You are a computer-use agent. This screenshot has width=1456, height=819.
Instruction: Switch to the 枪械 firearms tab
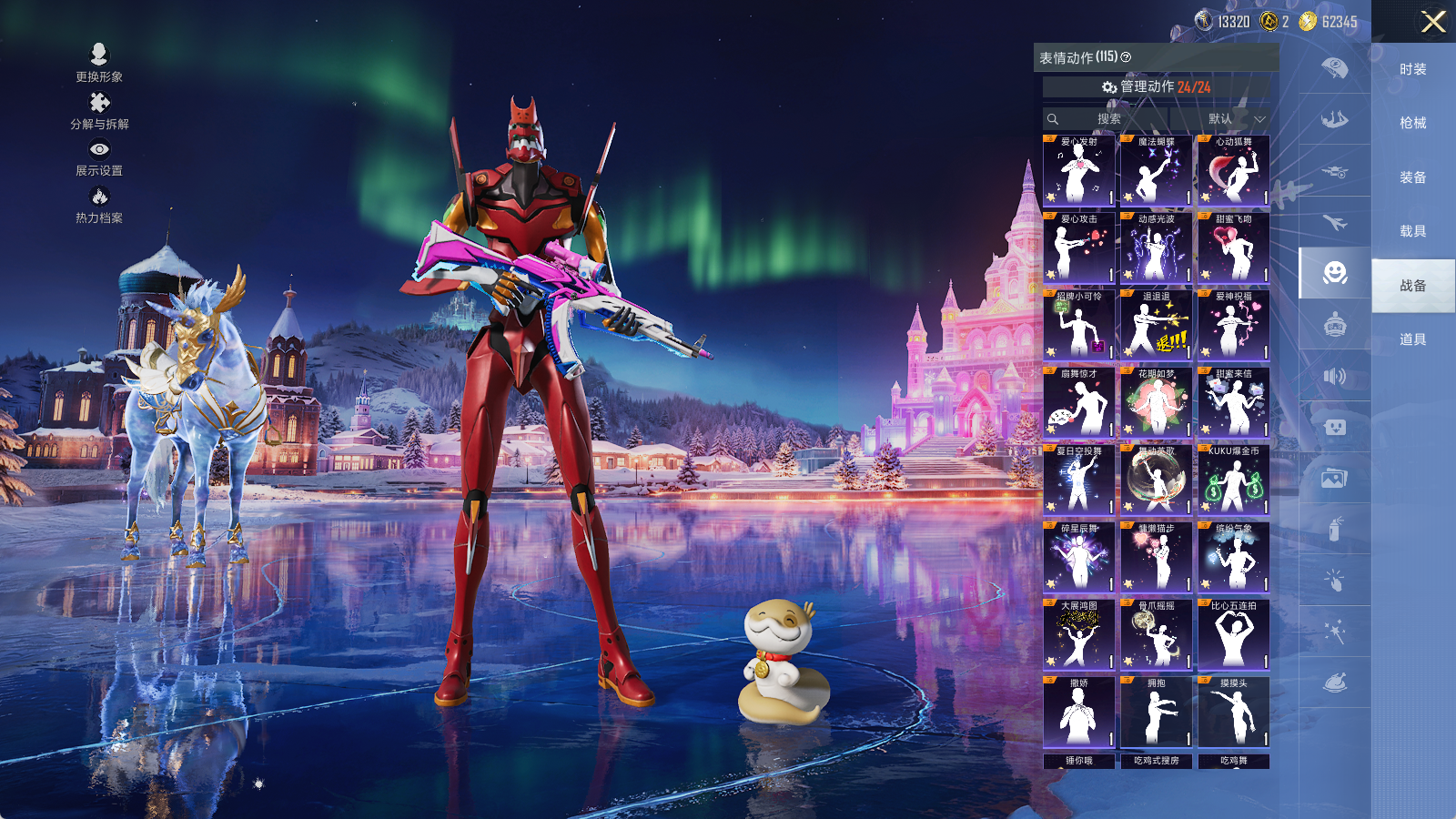point(1412,123)
